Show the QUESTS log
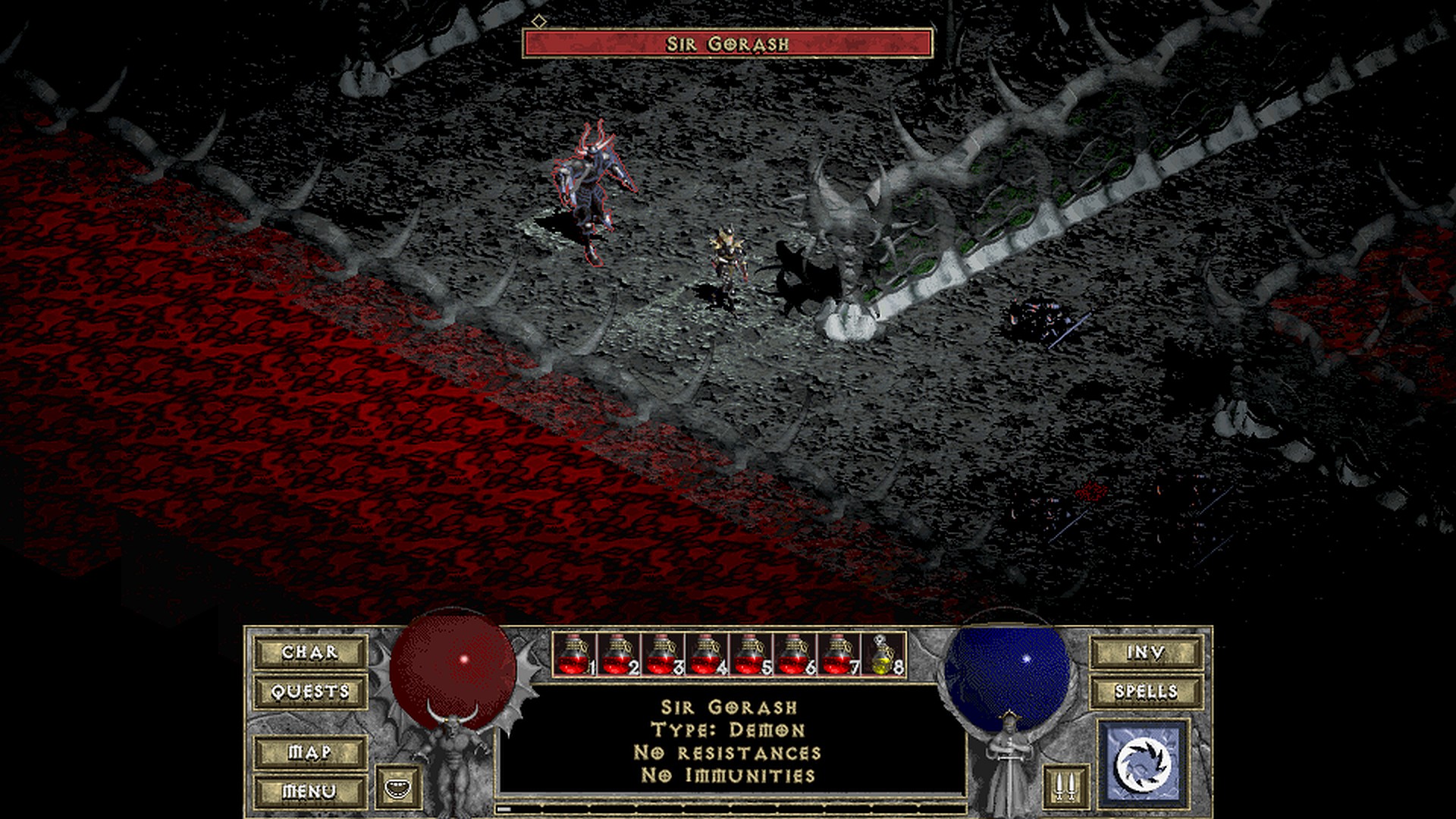1456x819 pixels. point(309,692)
